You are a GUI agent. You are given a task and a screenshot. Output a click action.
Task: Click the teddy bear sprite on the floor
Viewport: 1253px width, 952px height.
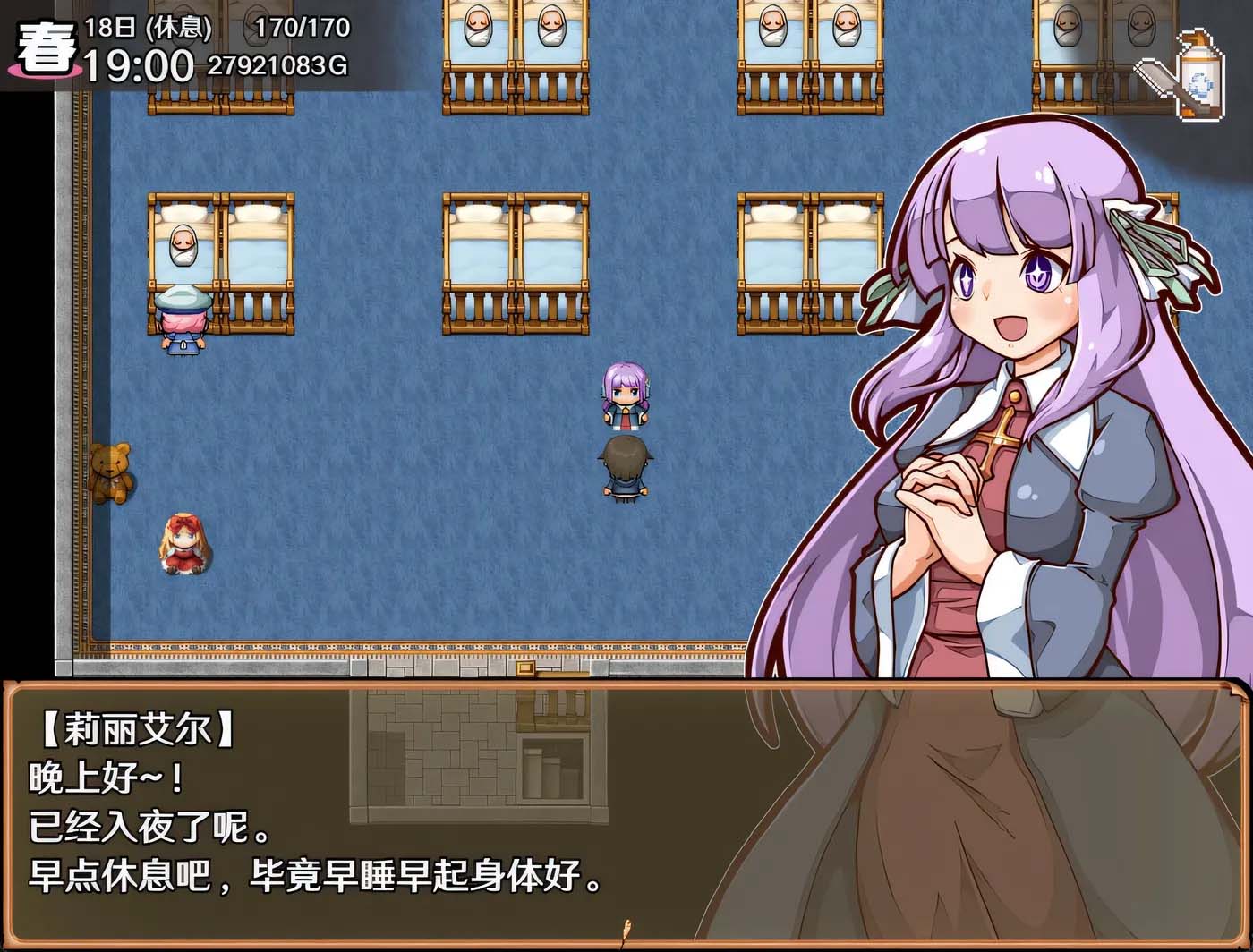(x=112, y=470)
